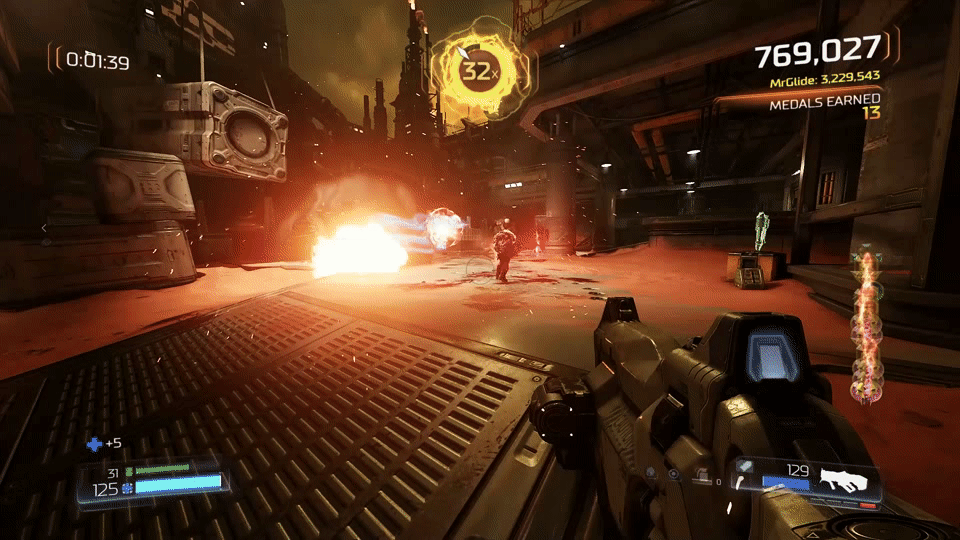Screen dimensions: 960x540
Task: Click the blue health cross pickup icon
Action: point(94,443)
